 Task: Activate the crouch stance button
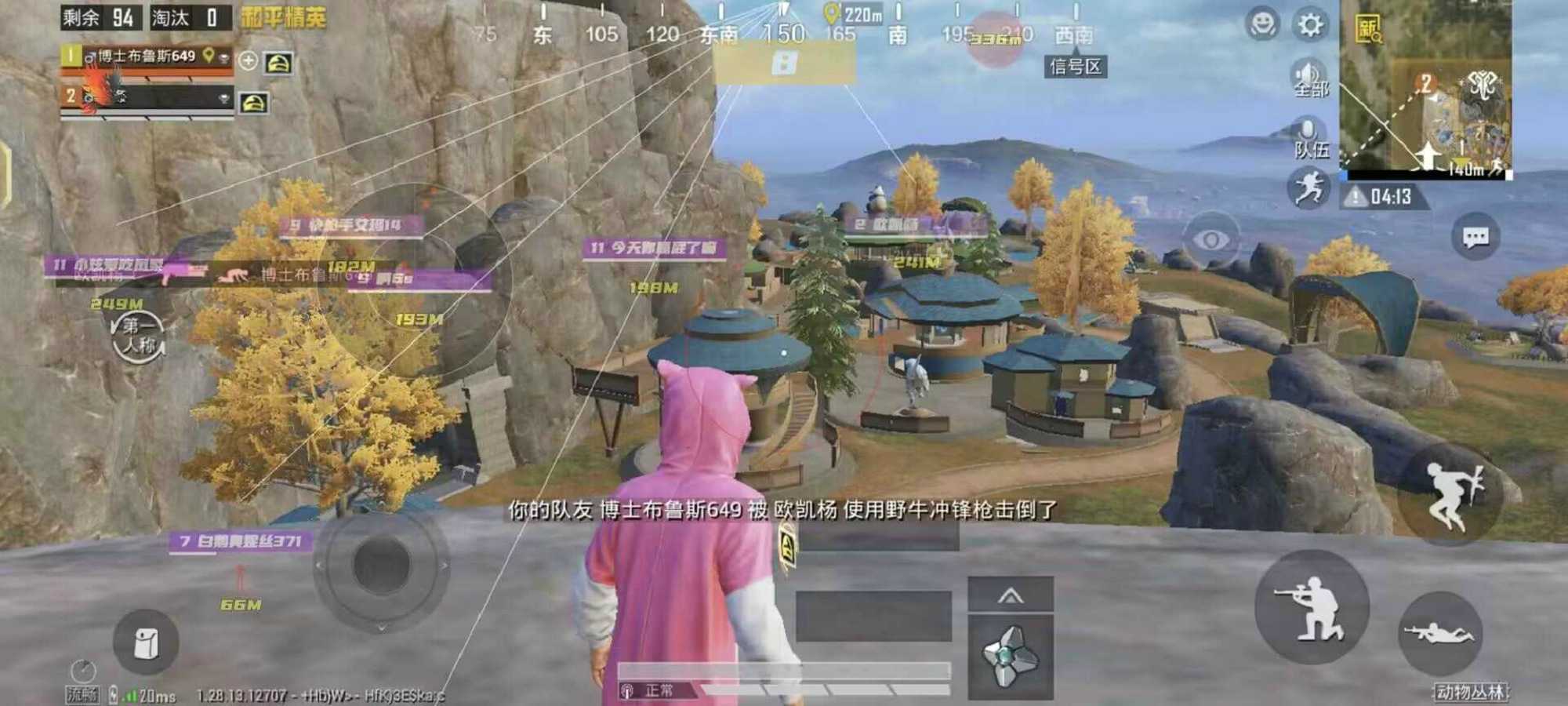(1312, 607)
